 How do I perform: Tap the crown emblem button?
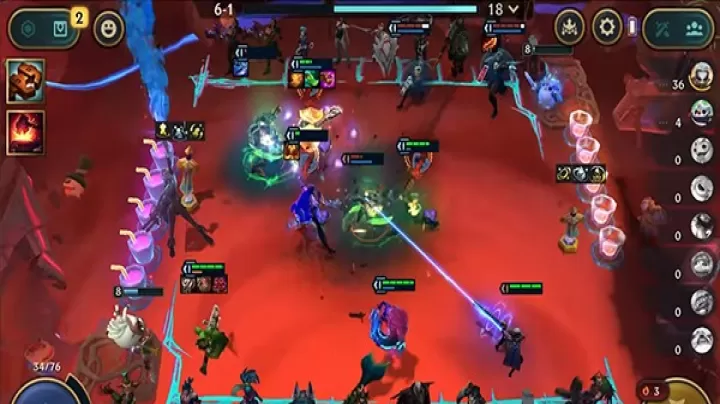(x=569, y=27)
